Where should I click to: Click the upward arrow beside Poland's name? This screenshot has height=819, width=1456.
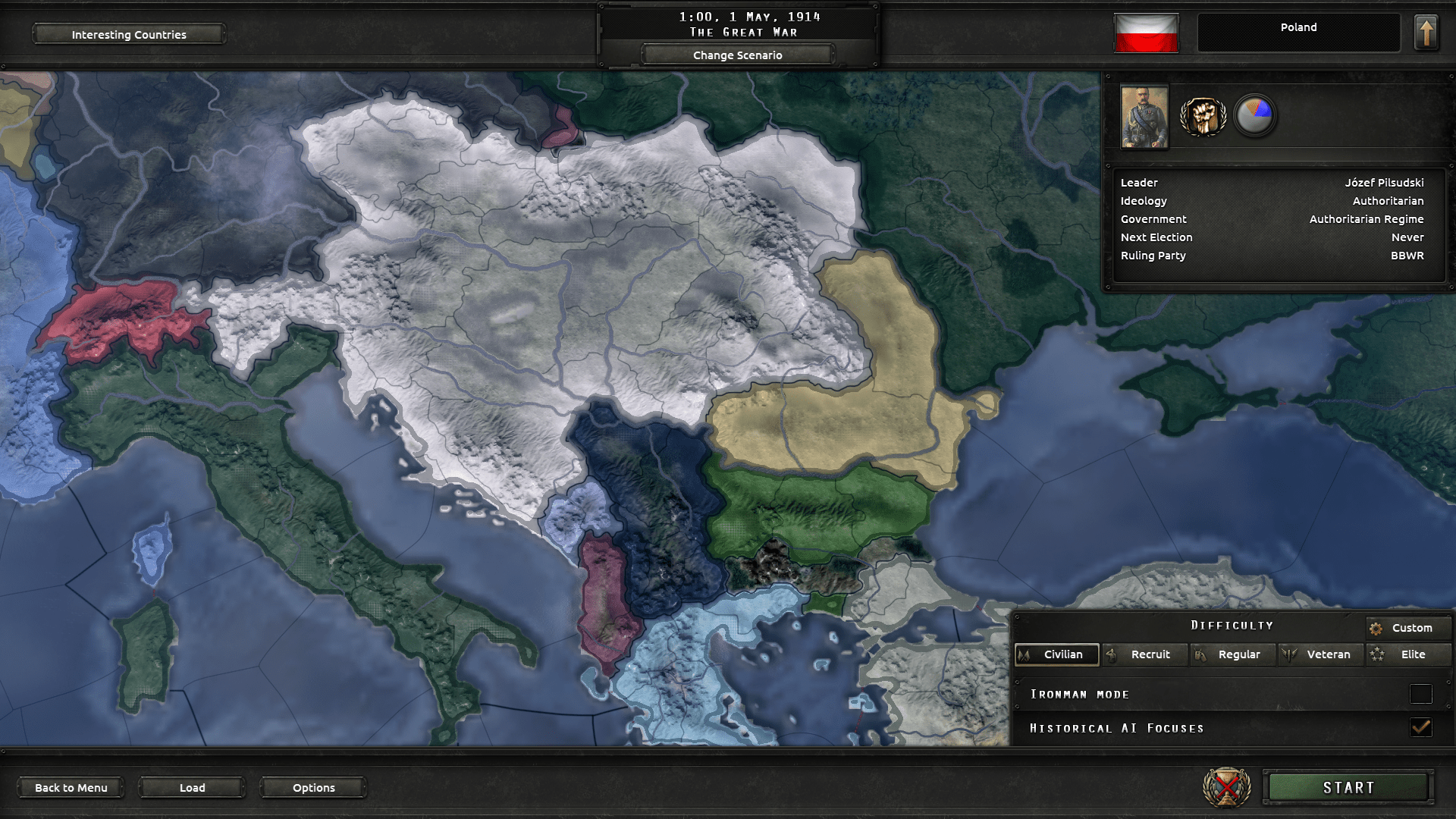(1426, 33)
